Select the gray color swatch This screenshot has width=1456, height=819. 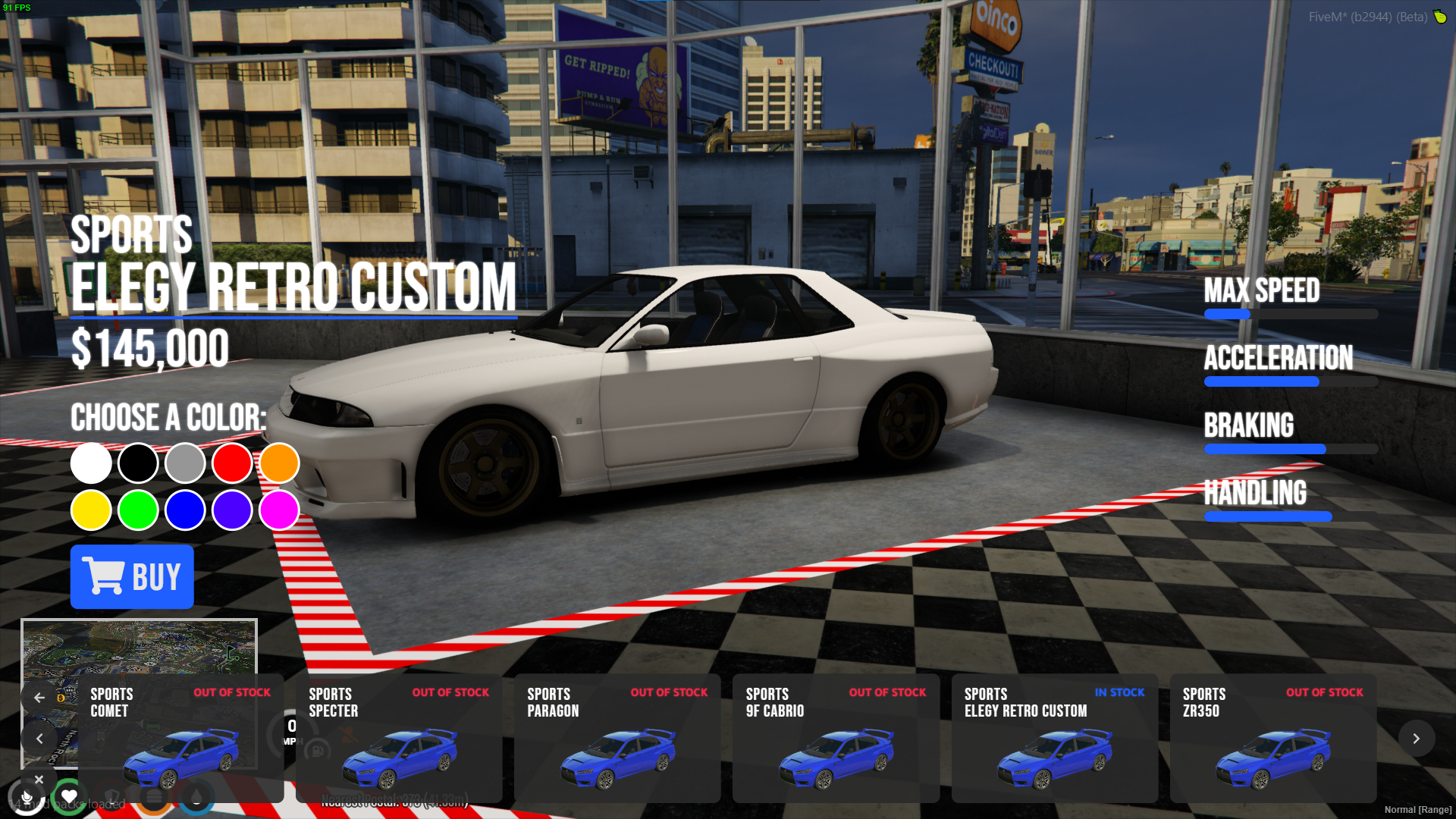tap(185, 463)
